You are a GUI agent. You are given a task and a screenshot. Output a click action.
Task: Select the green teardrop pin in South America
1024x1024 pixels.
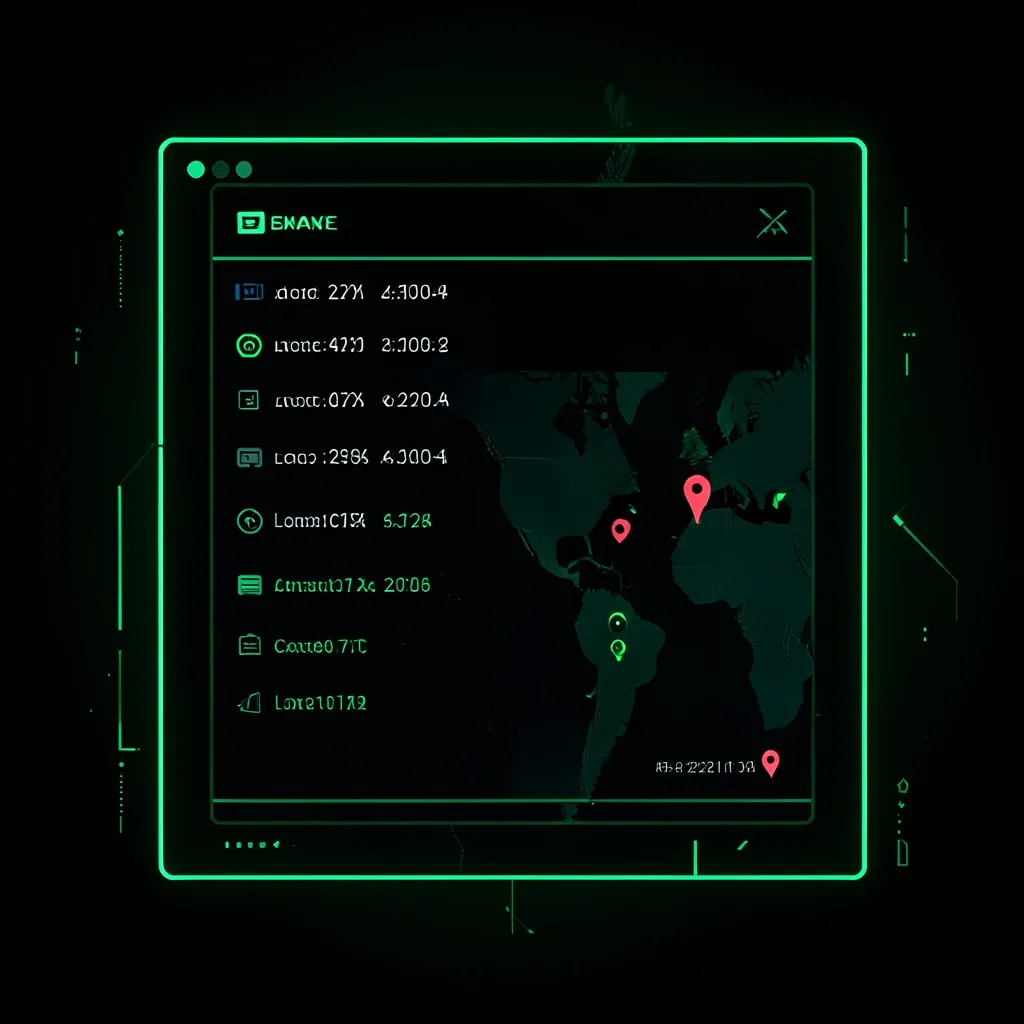[618, 650]
